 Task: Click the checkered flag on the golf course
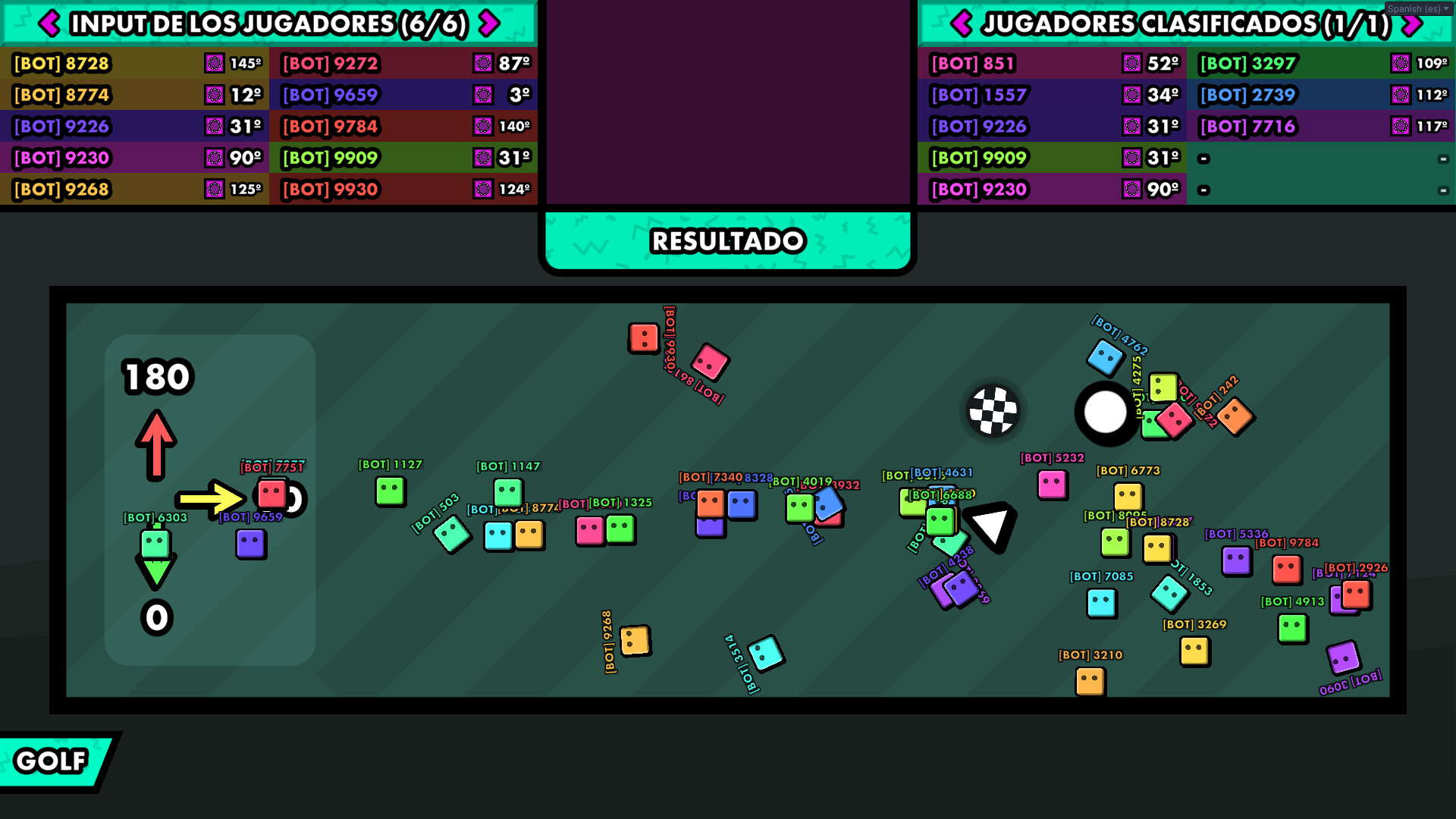click(x=992, y=411)
